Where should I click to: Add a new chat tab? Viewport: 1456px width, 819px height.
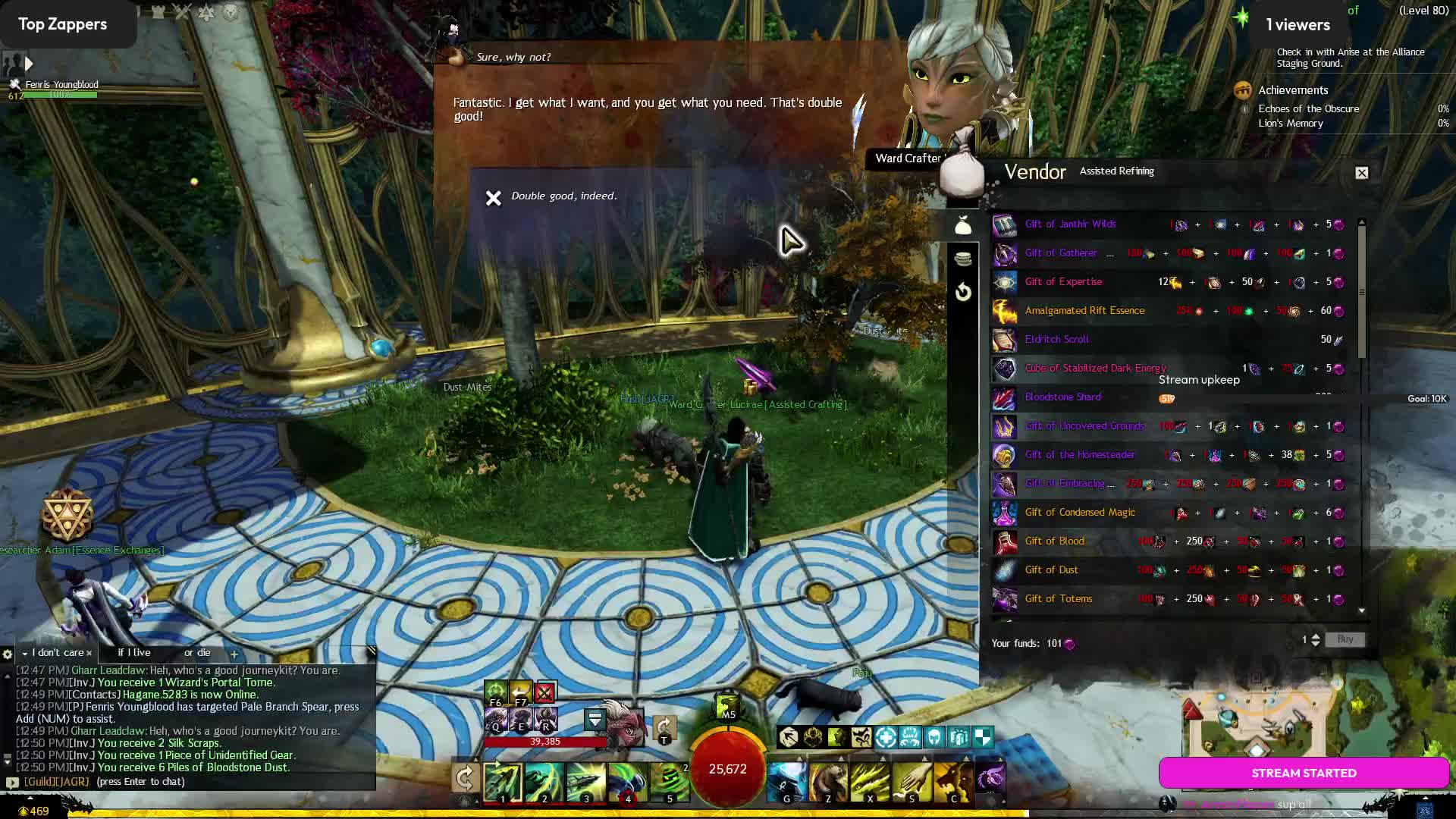234,654
